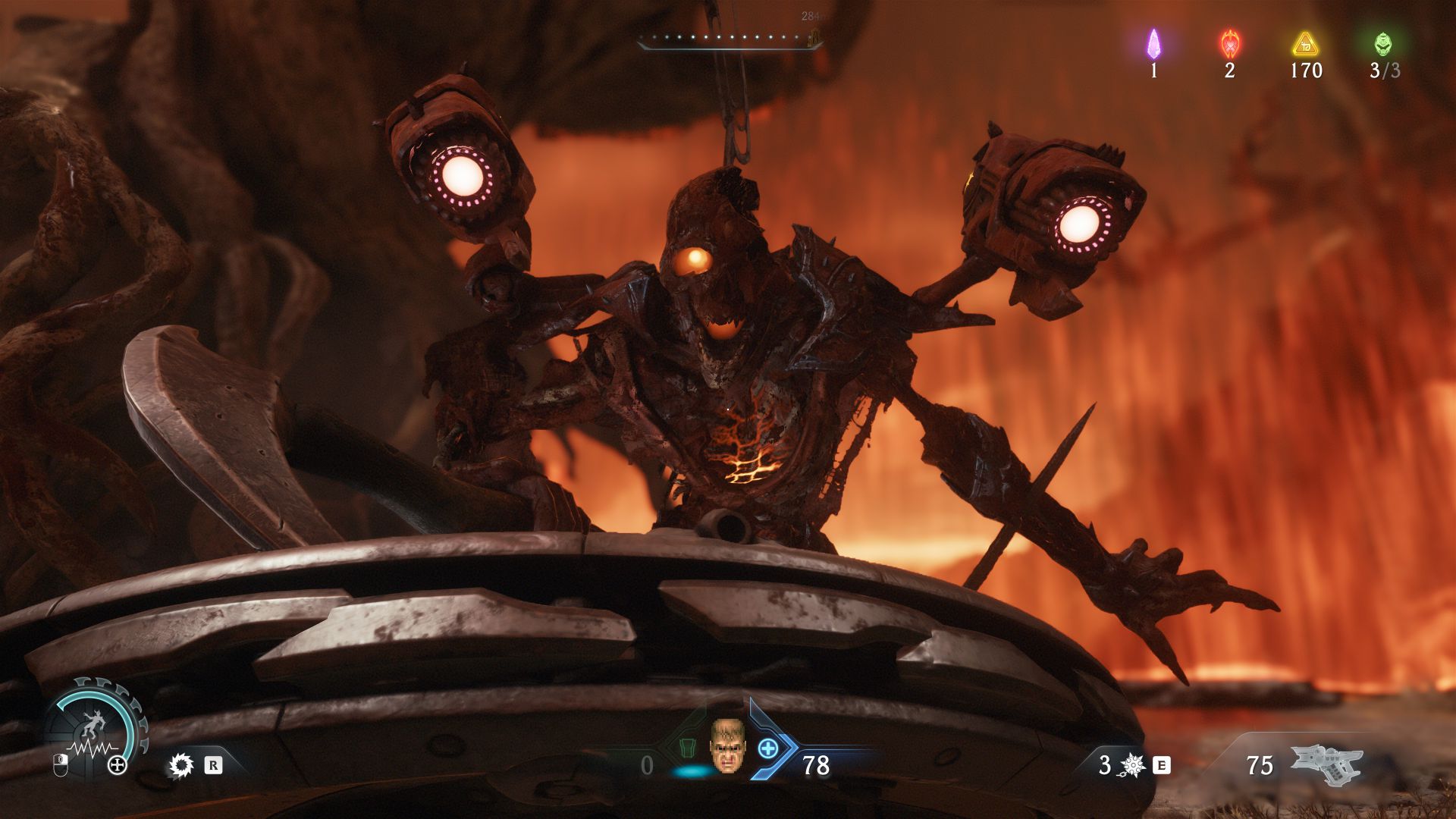Click the yellow triangle currency icon
Image resolution: width=1456 pixels, height=819 pixels.
click(x=1305, y=44)
